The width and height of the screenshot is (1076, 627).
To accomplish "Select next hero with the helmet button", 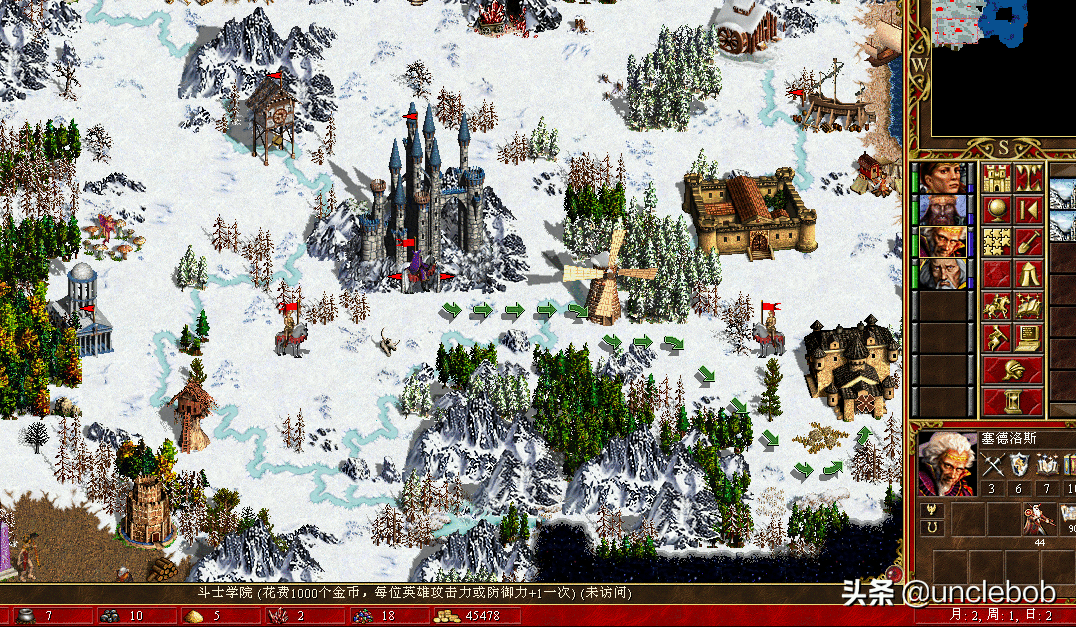I will (x=1012, y=370).
